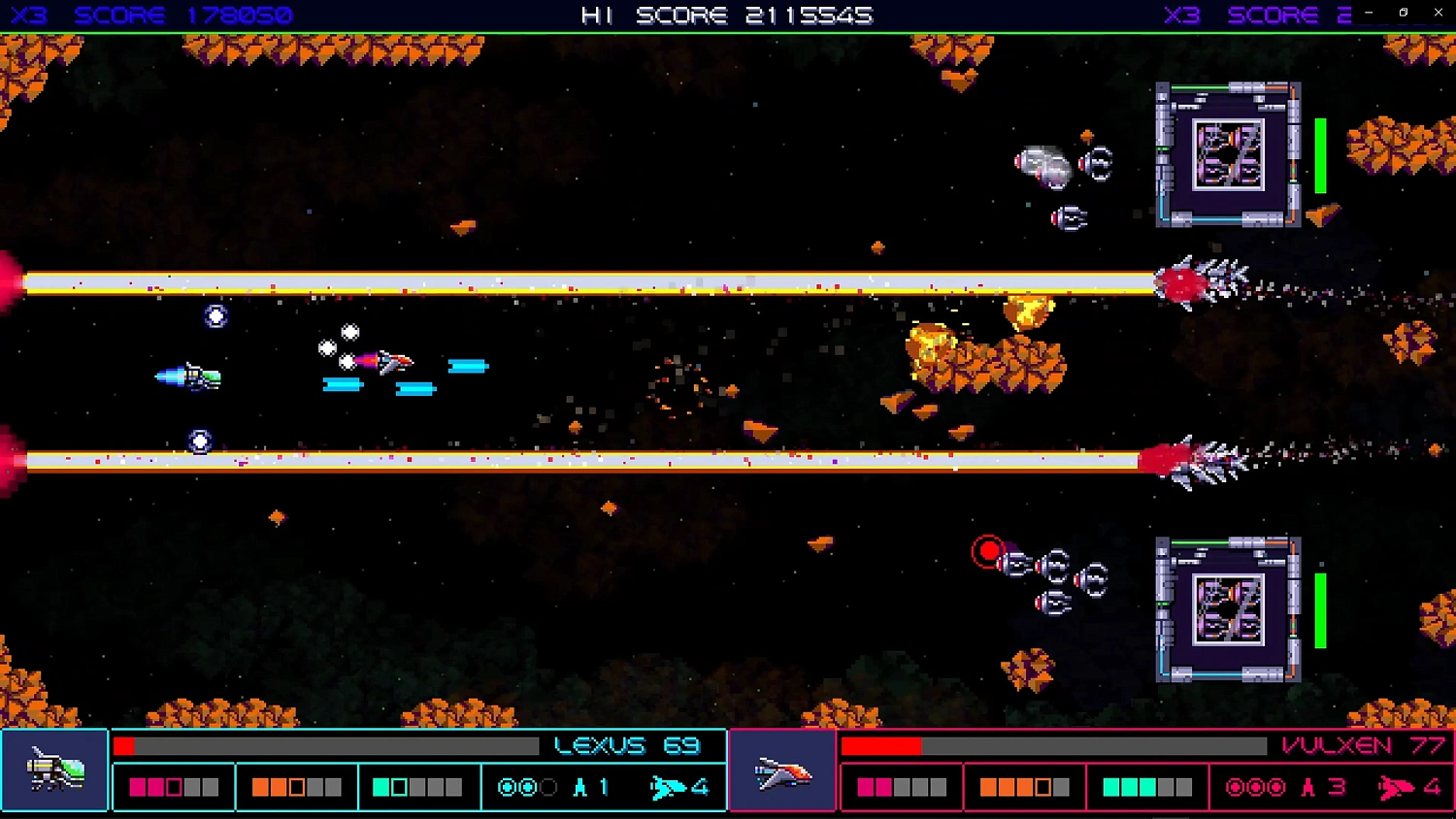Click the VULXEN remaining lives ship icon
Viewport: 1456px width, 819px height.
1395,787
